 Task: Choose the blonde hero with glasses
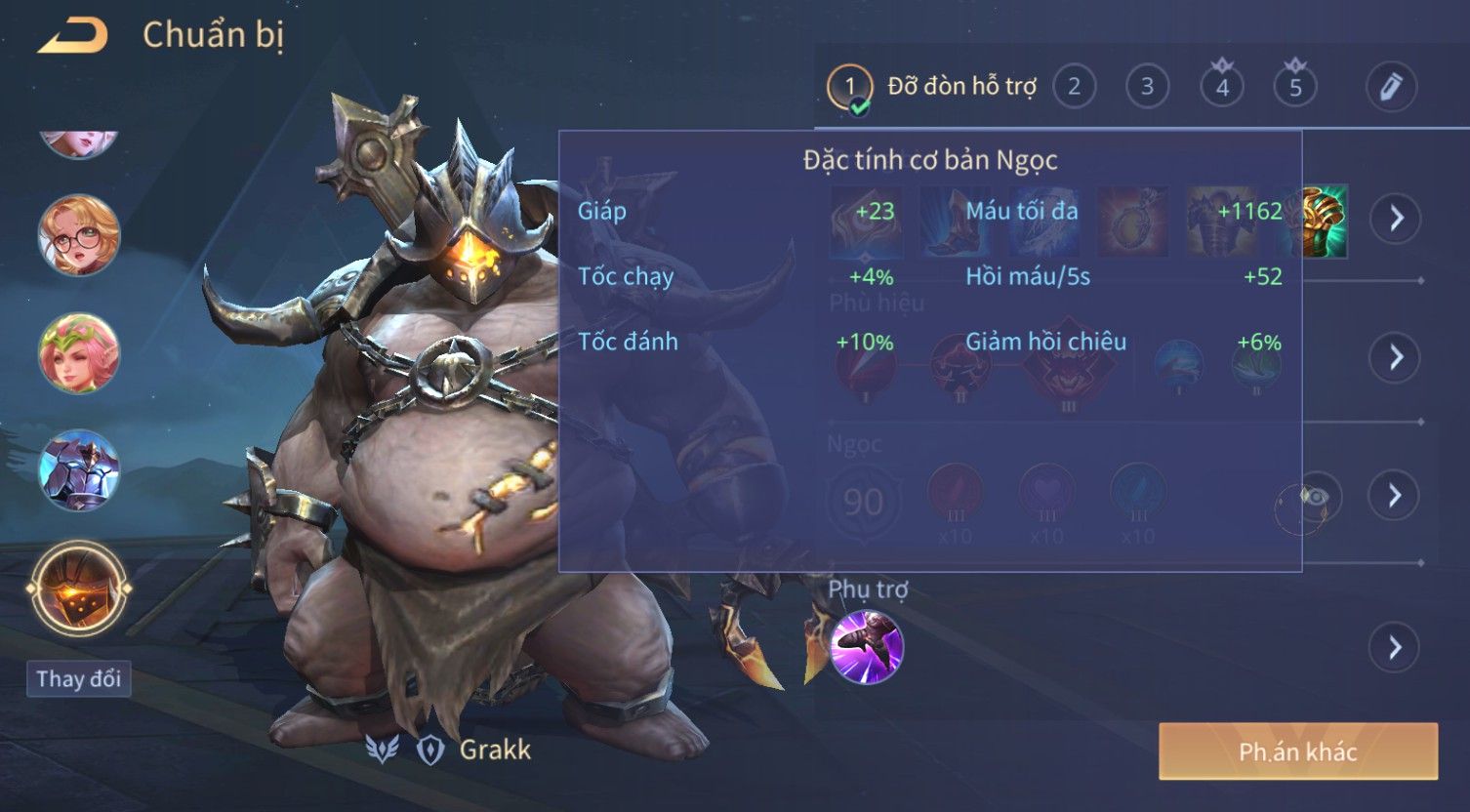click(x=78, y=235)
